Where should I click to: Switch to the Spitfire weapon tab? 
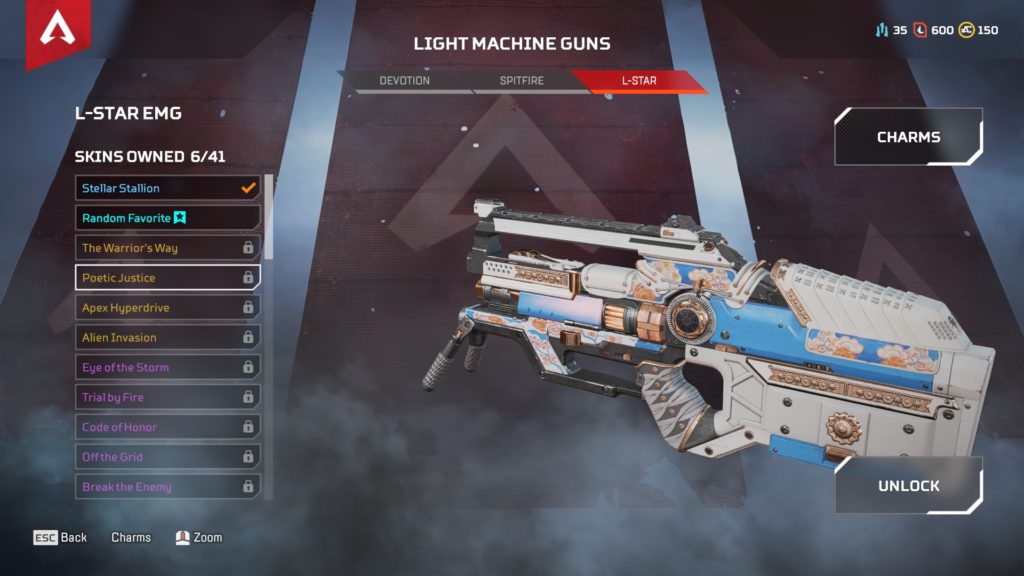tap(520, 80)
